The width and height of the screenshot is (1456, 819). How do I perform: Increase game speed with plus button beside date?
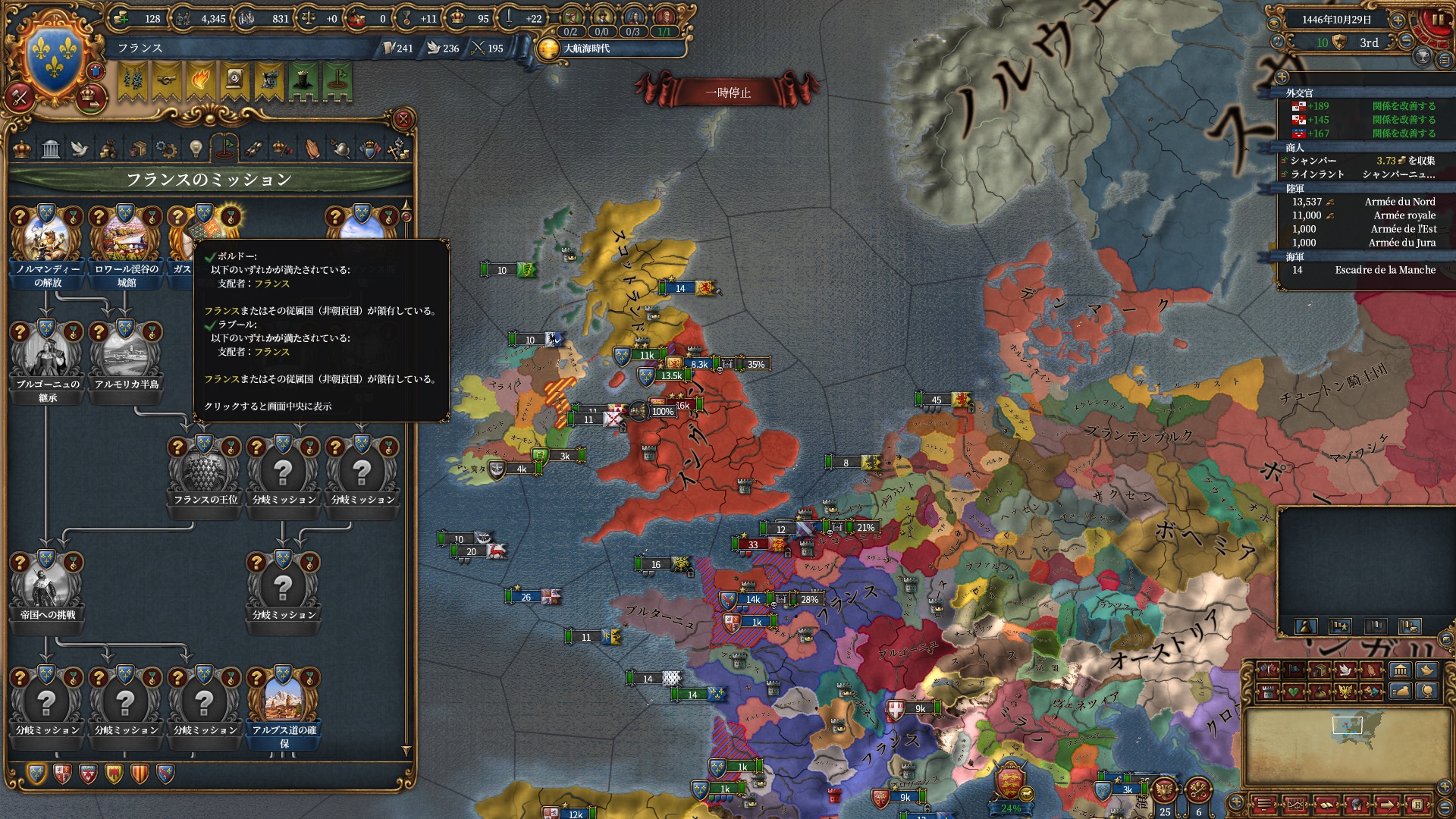coord(1398,20)
